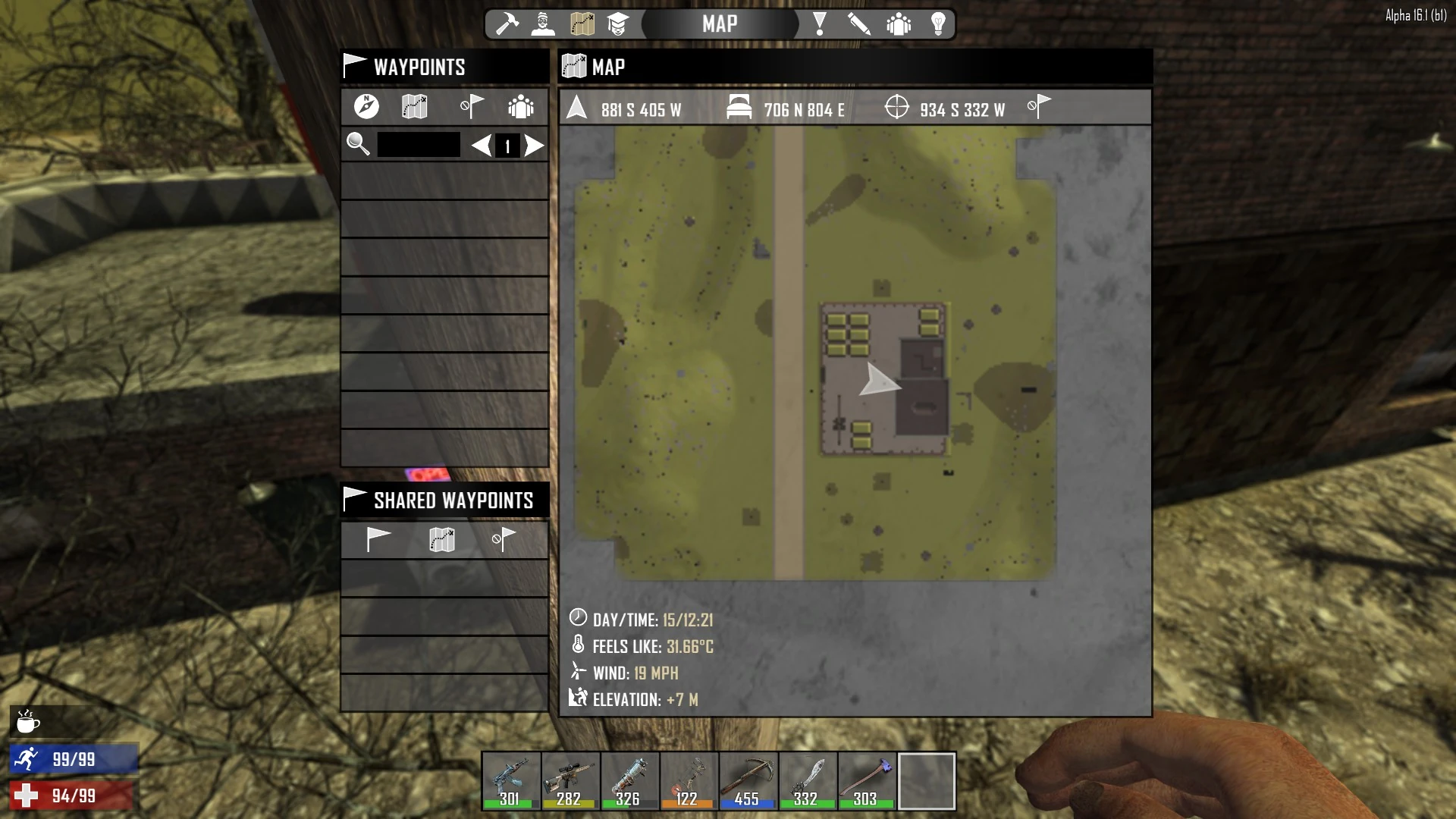1456x819 pixels.
Task: Click the player arrow marker on the map
Action: (x=878, y=380)
